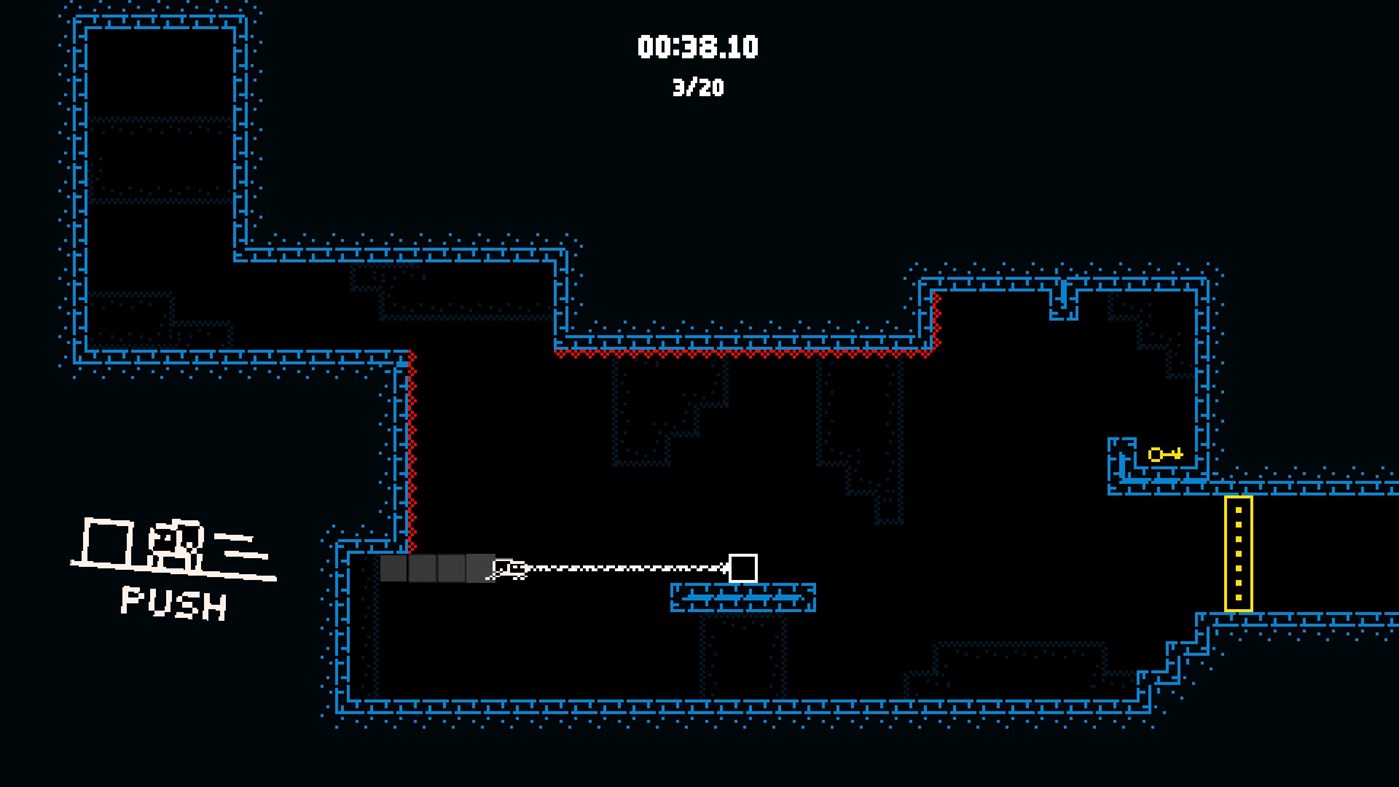The width and height of the screenshot is (1399, 787).
Task: Click the white grappled block
Action: pyautogui.click(x=743, y=567)
